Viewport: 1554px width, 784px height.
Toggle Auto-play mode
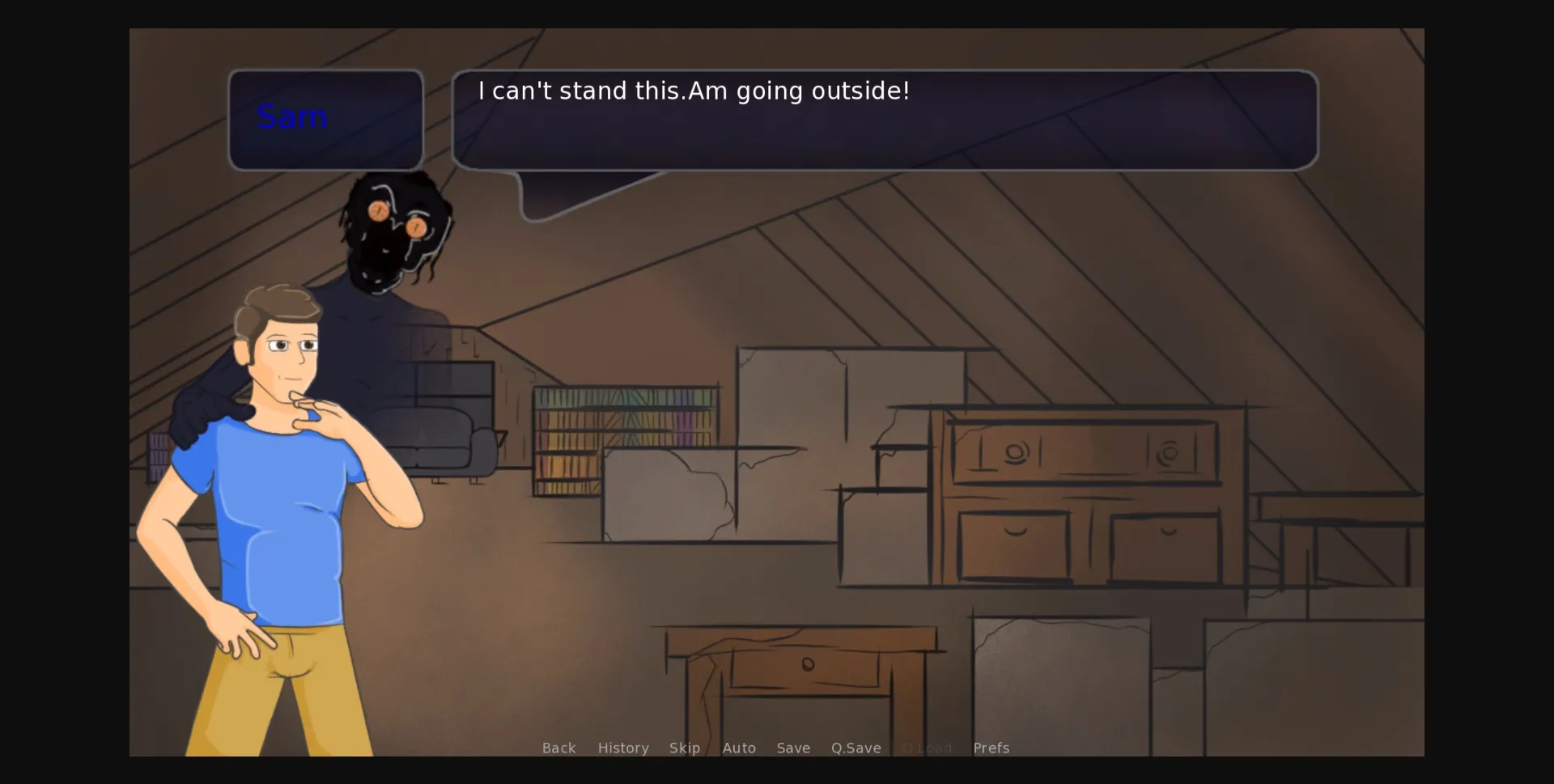(739, 748)
